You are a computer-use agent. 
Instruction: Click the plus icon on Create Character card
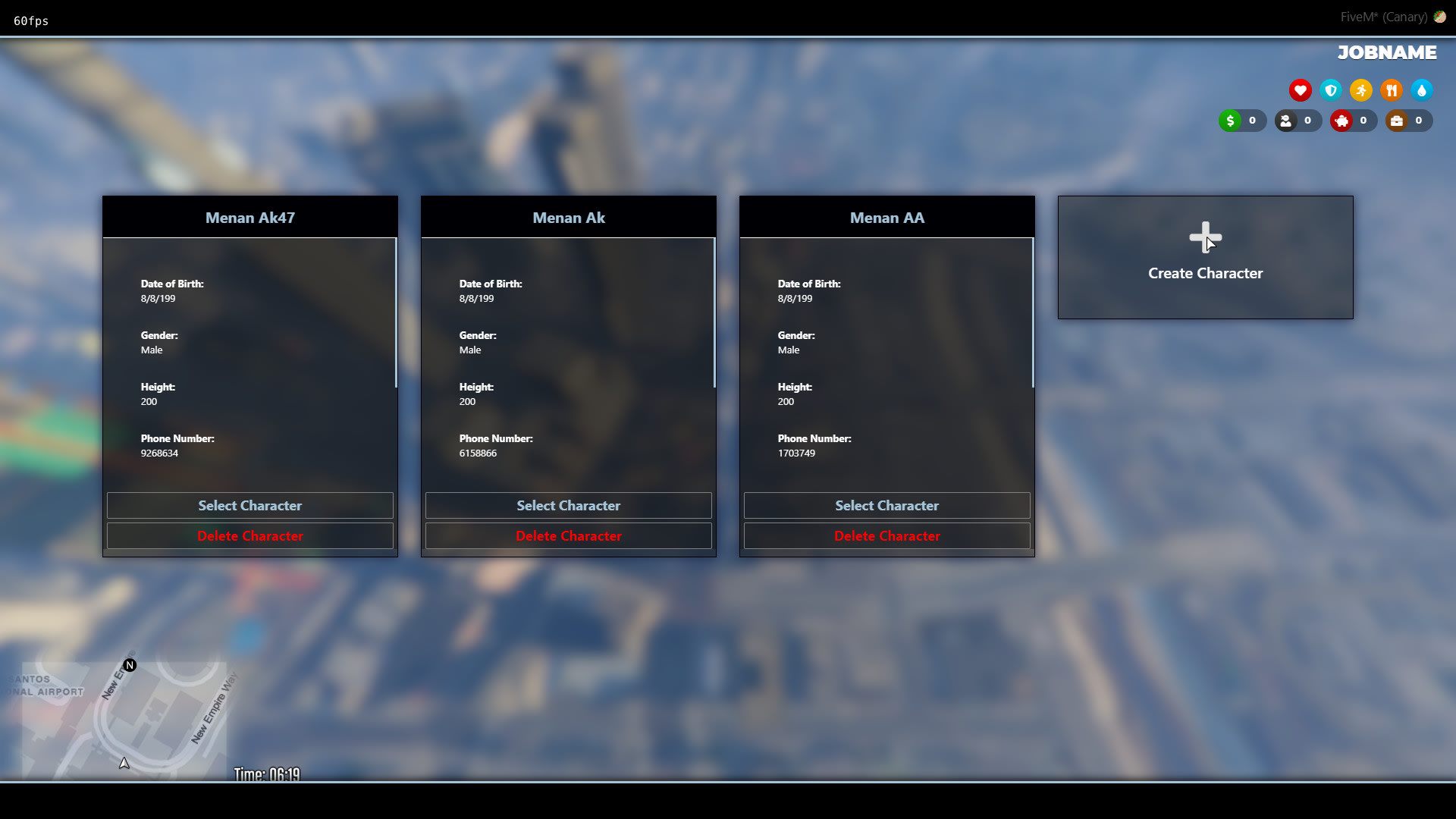pos(1205,235)
